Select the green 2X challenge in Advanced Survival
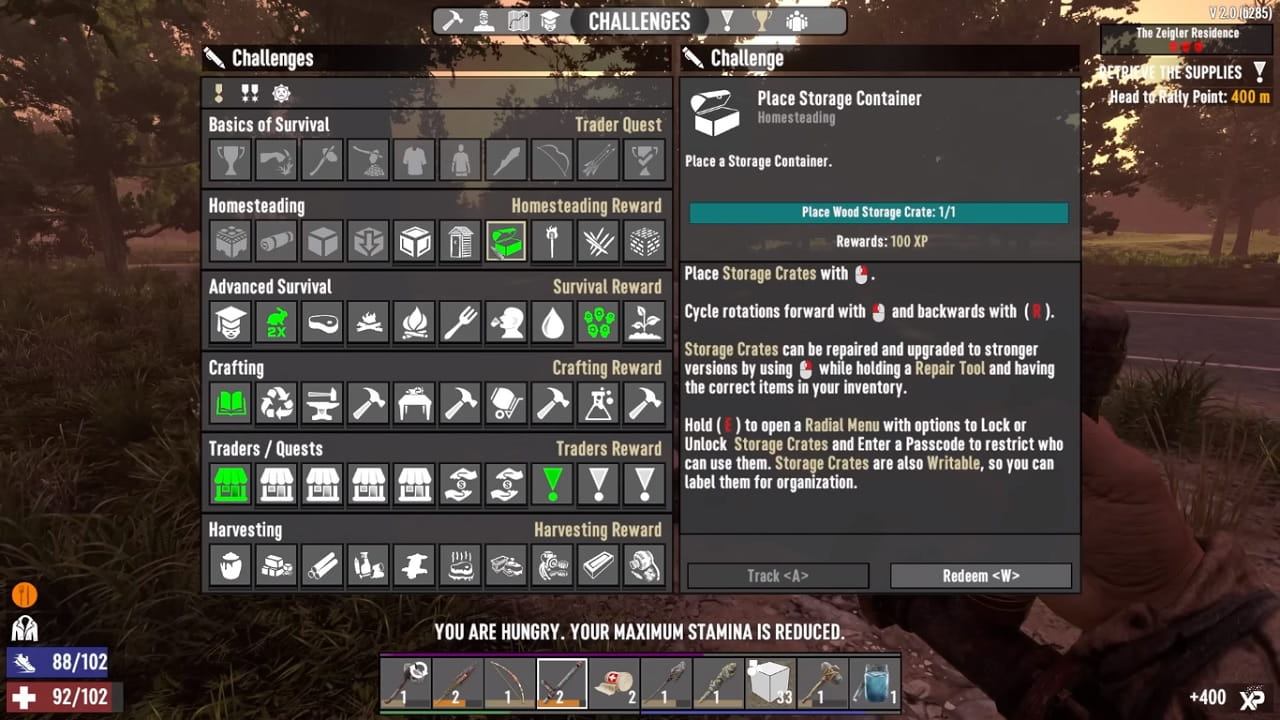The width and height of the screenshot is (1280, 720). tap(275, 321)
